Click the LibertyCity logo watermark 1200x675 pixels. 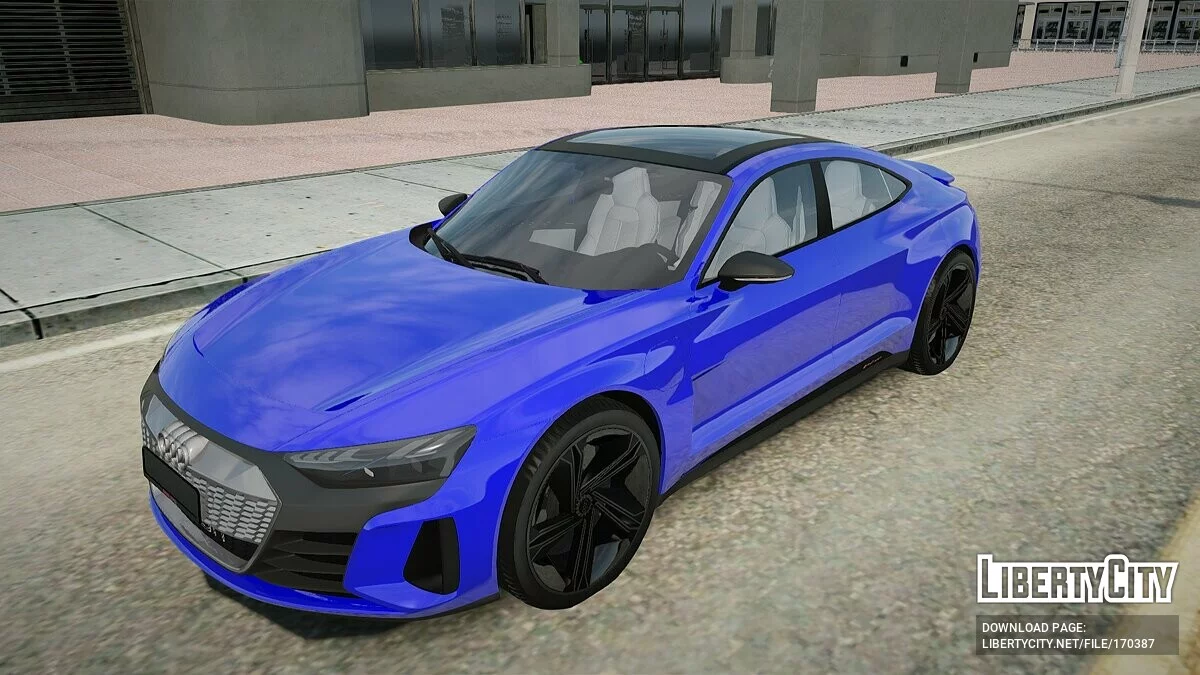1077,579
